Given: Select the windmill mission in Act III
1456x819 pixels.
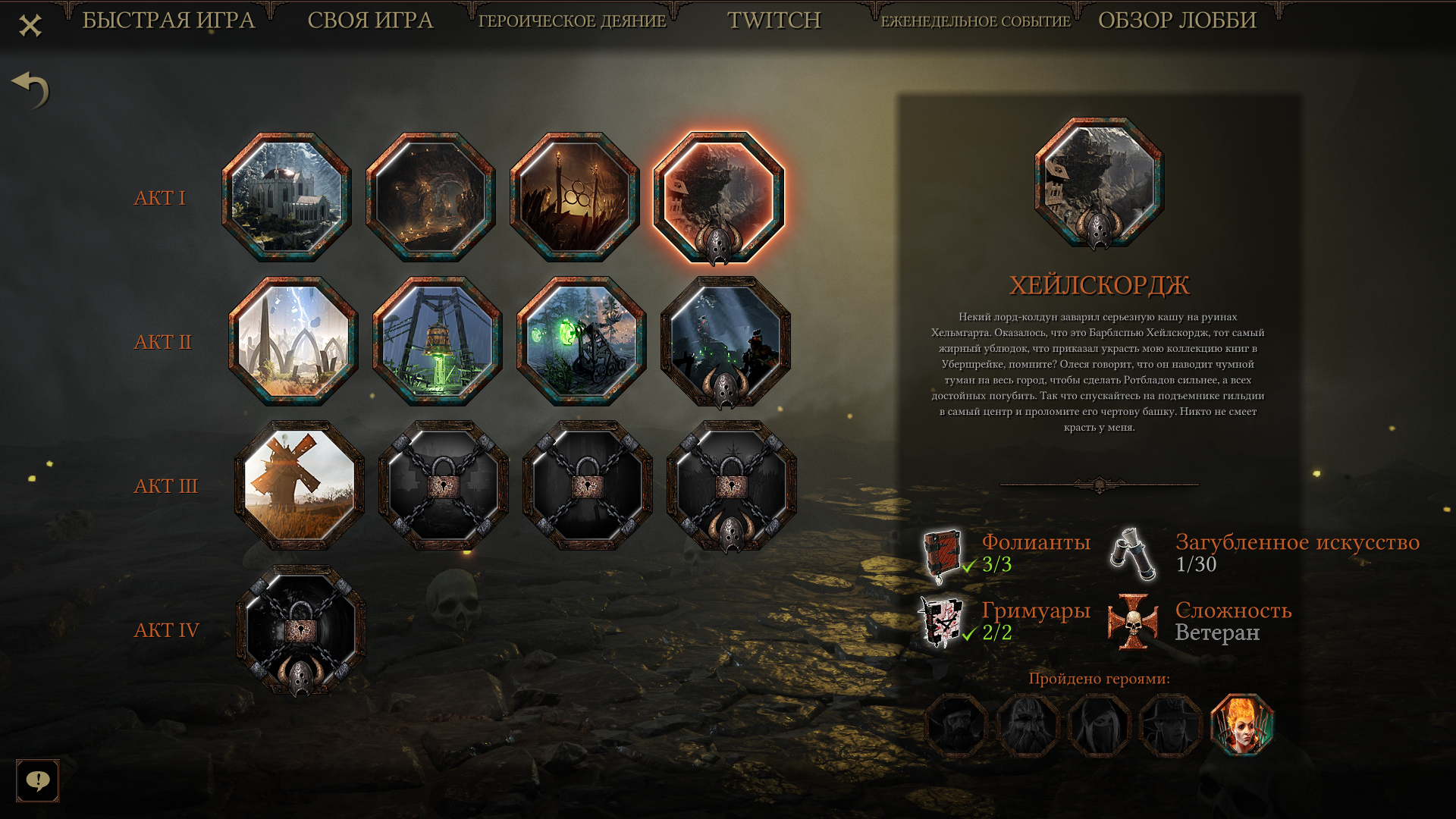Looking at the screenshot, I should (300, 485).
